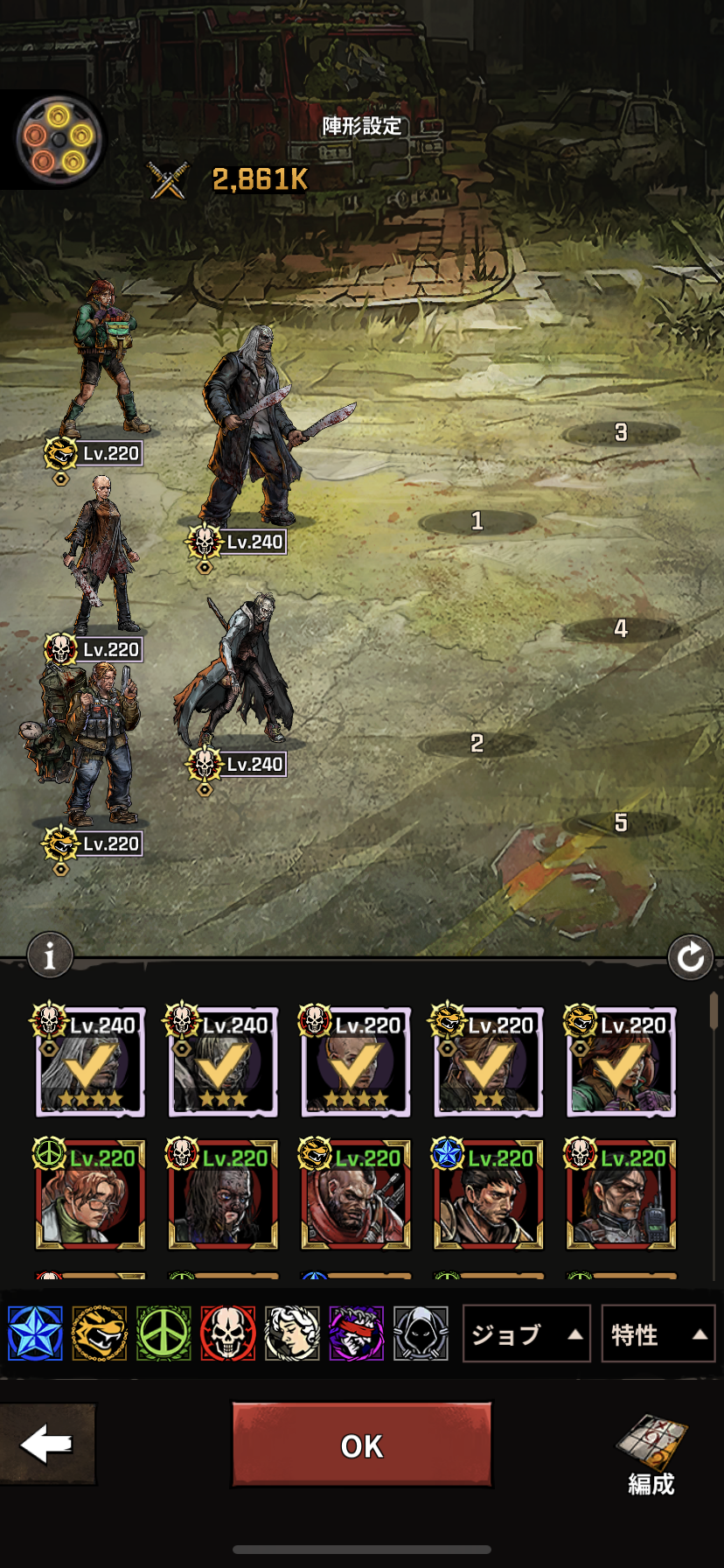Choose the red-armored bearded hero card
Screen dimensions: 724x1568
(x=355, y=1195)
